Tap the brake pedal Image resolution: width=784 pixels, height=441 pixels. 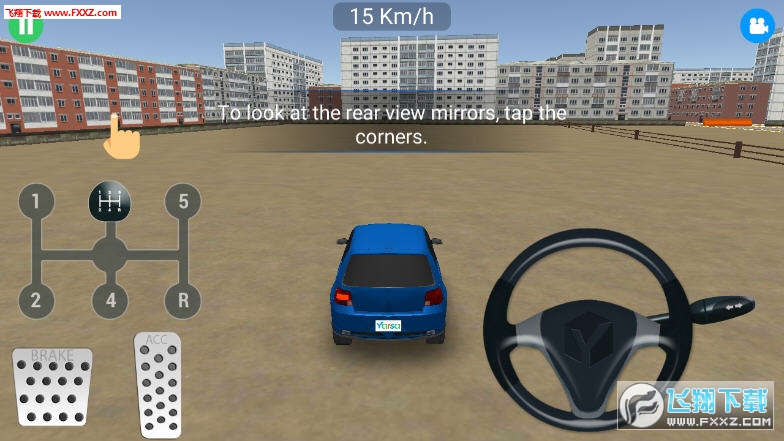point(52,386)
